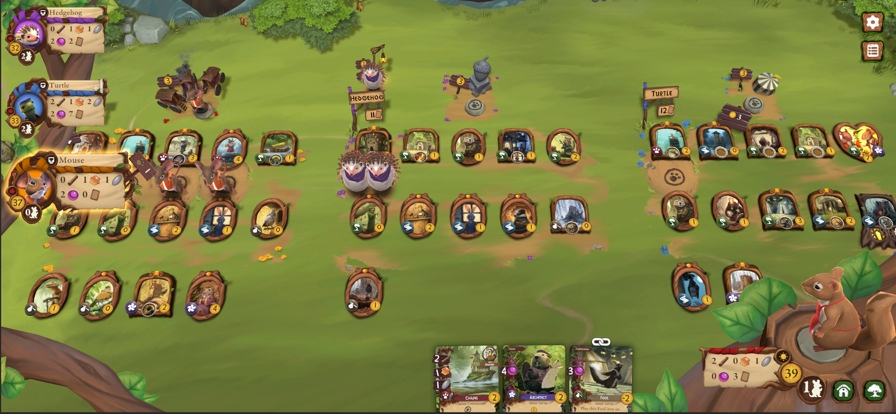Screen dimensions: 896x414
Task: View Turtle's player panel
Action: click(x=60, y=101)
